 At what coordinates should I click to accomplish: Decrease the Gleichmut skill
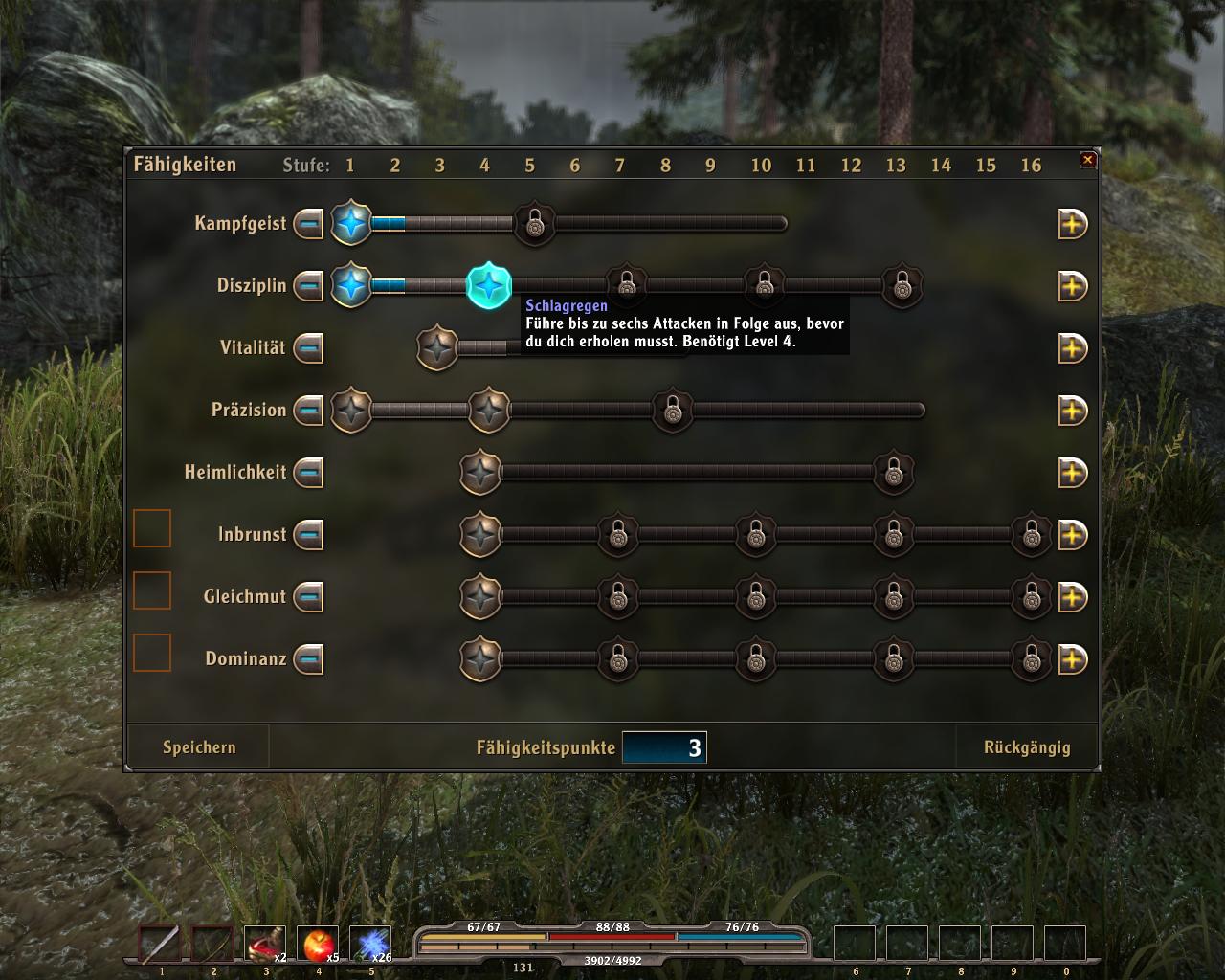click(x=308, y=597)
